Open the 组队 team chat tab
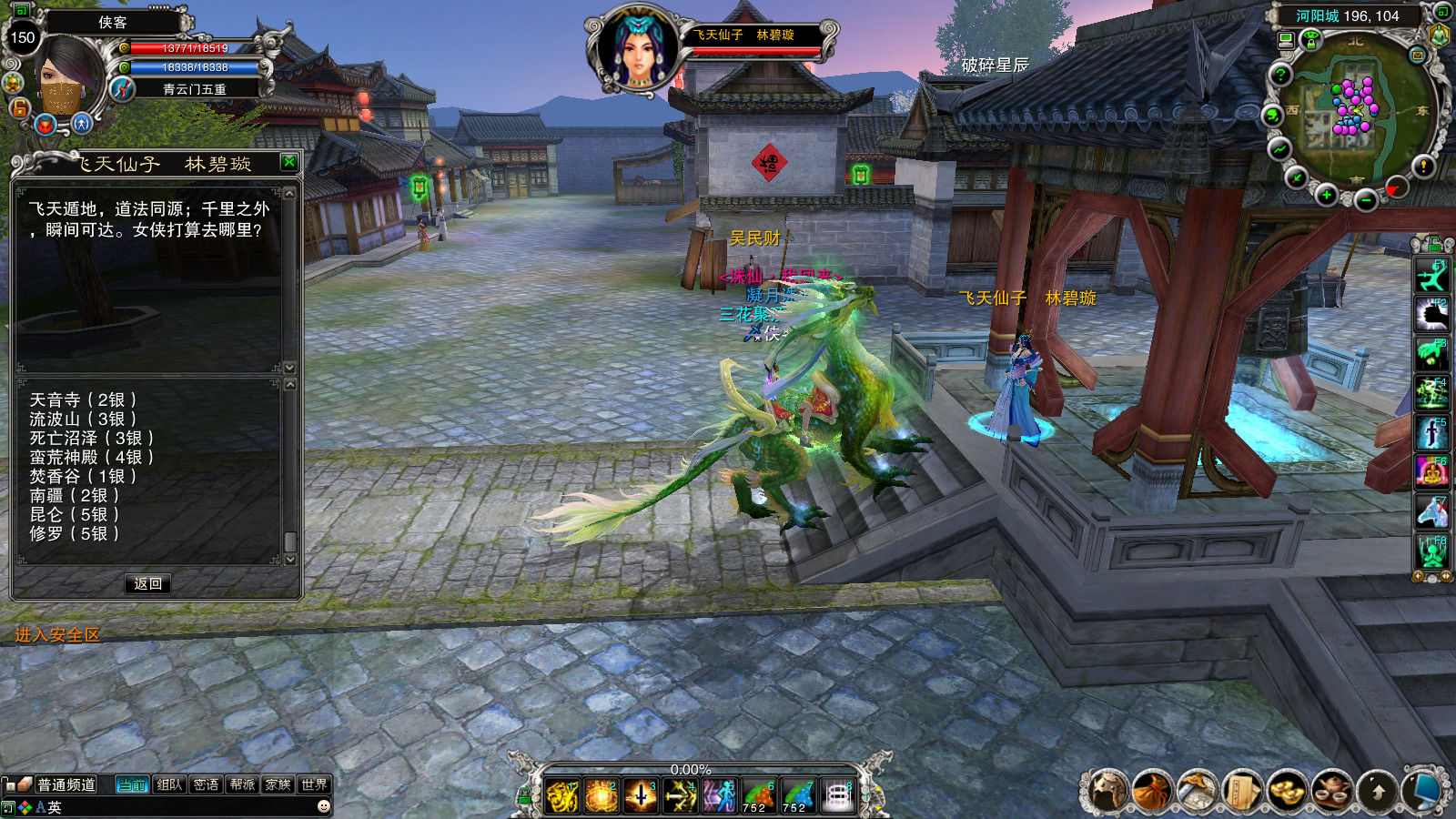The image size is (1456, 819). 169,784
